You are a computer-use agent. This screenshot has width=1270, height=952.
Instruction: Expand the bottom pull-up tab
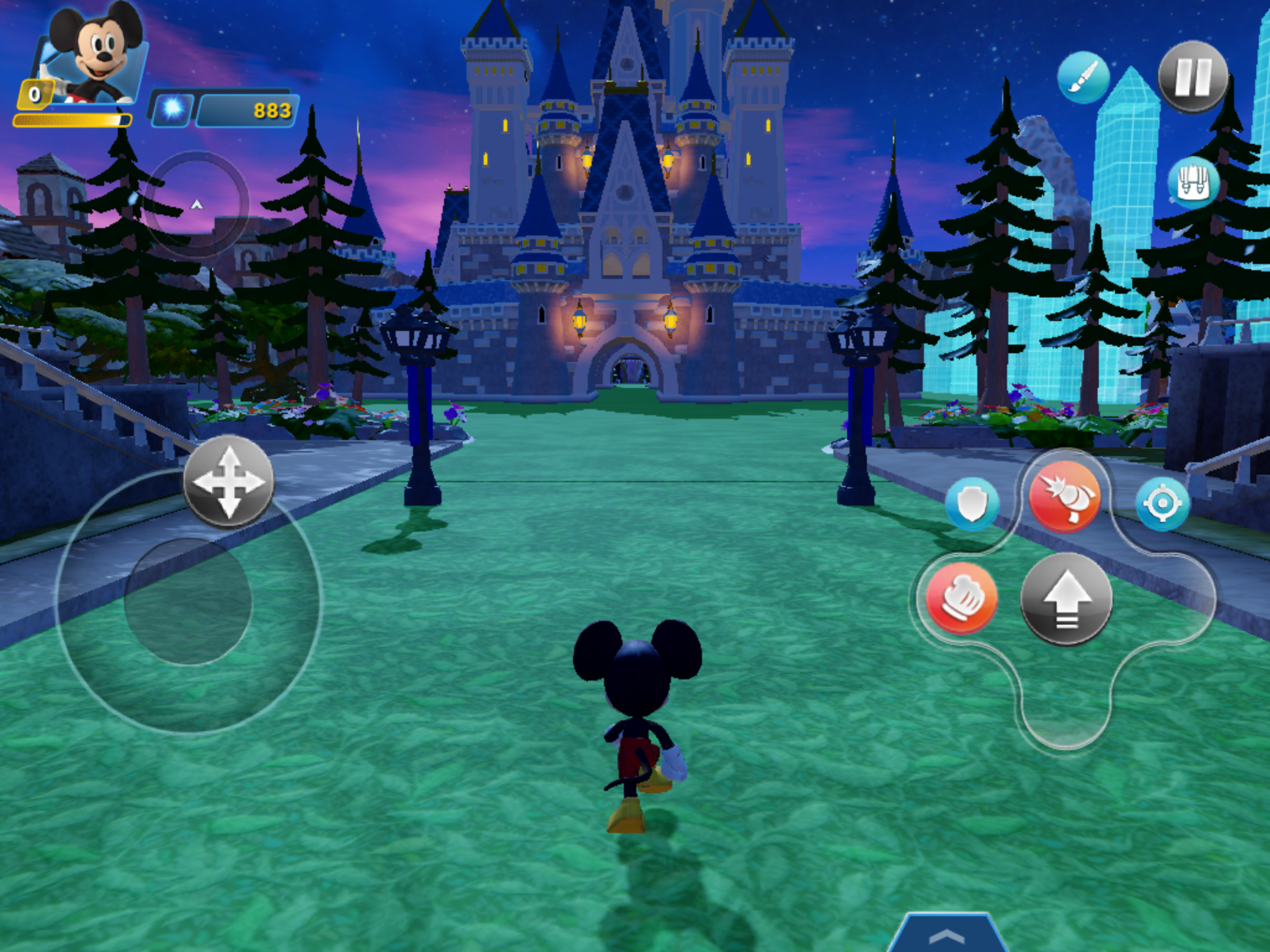coord(946,935)
